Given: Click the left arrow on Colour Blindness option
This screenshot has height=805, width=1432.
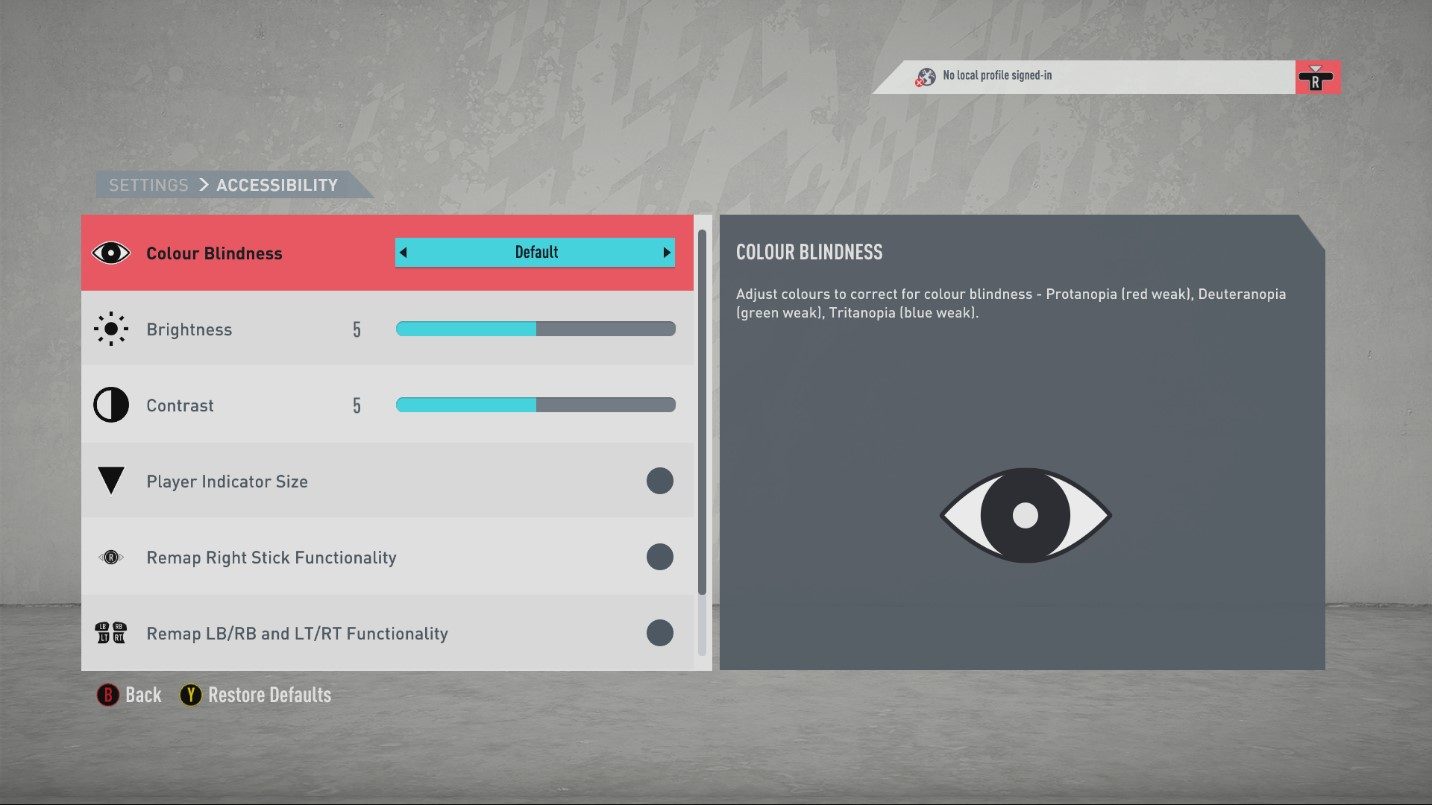Looking at the screenshot, I should (x=404, y=252).
